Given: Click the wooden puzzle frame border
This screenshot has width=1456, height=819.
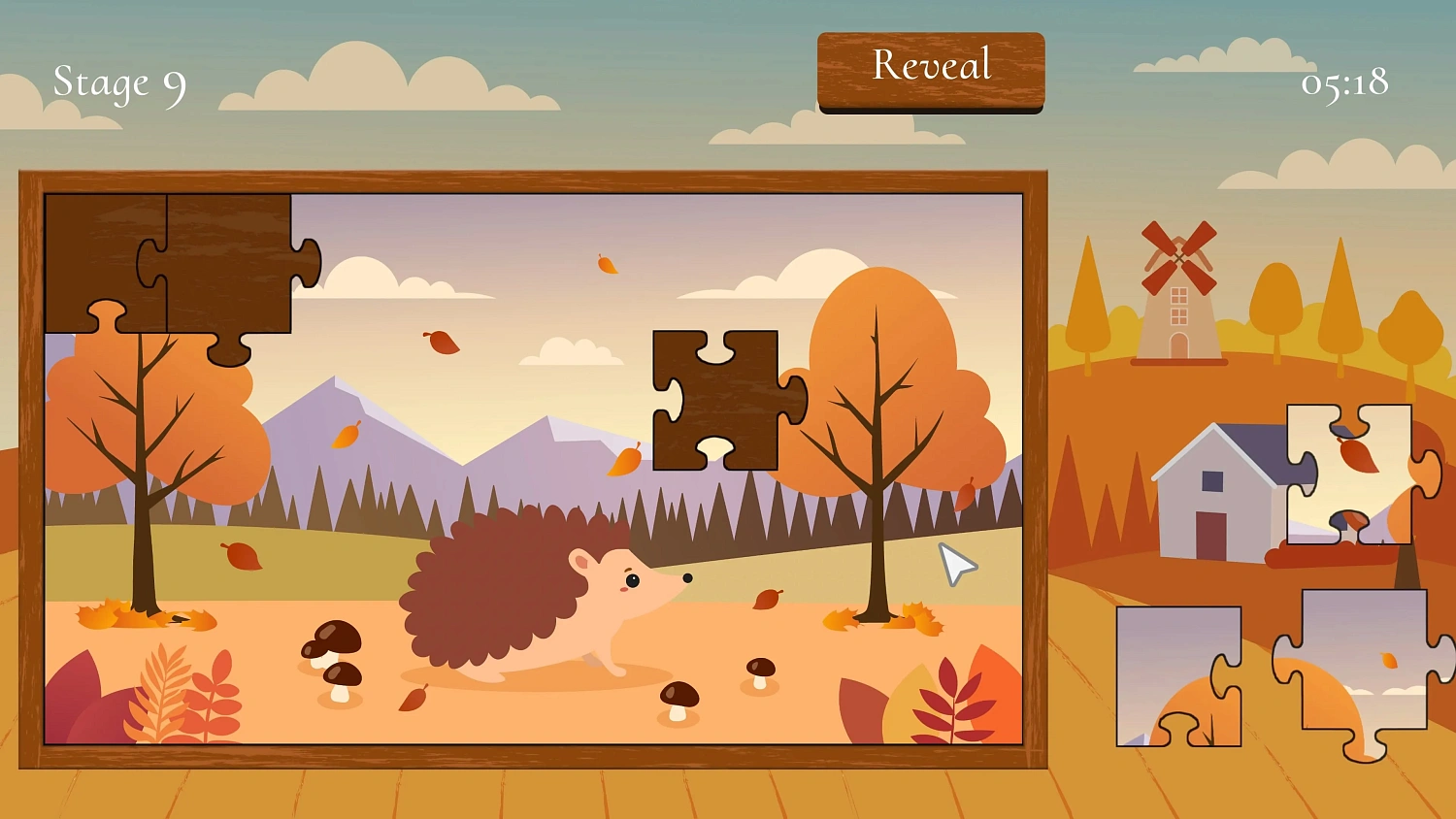Looking at the screenshot, I should coord(534,180).
